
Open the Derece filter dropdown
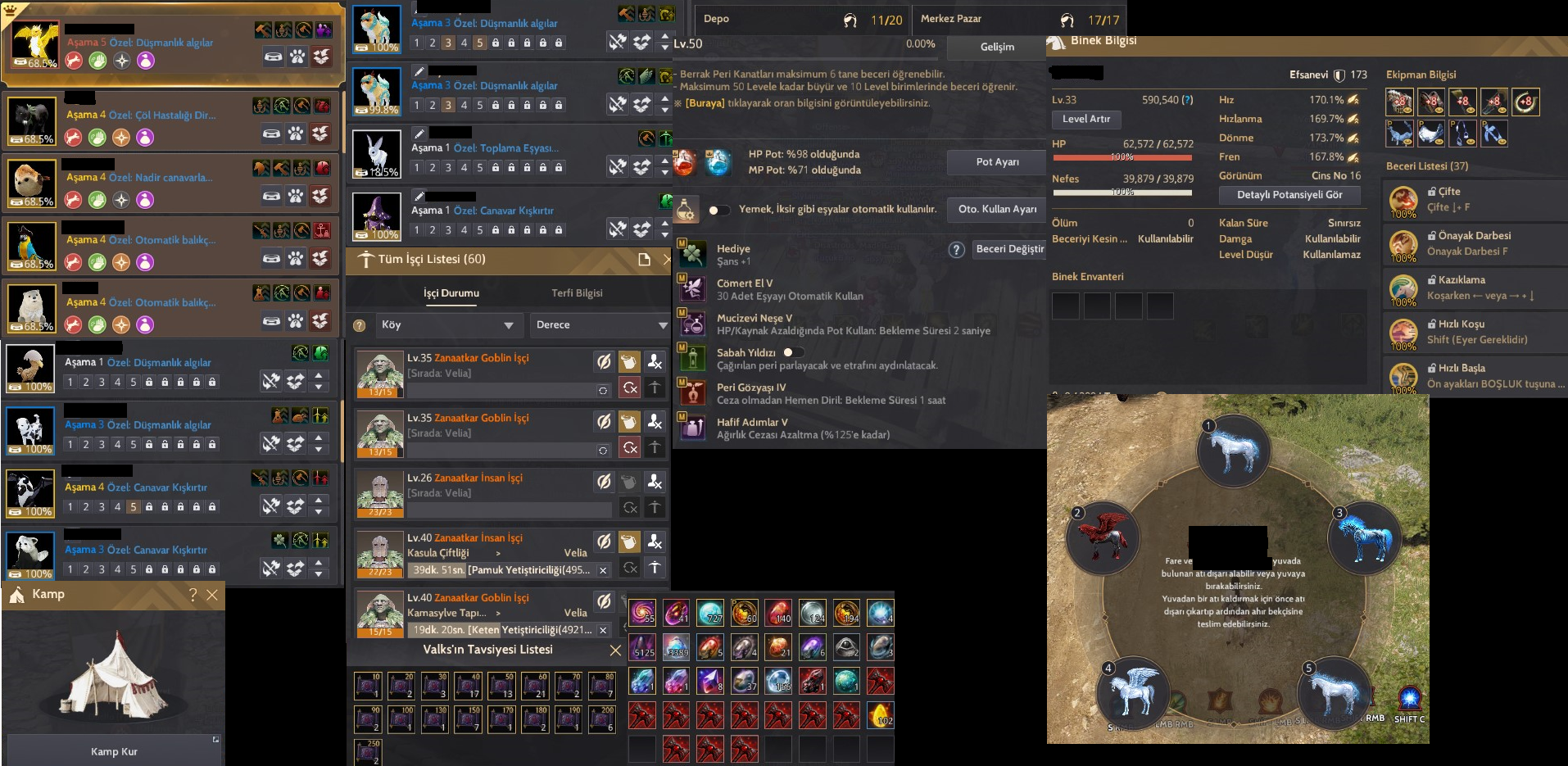tap(600, 325)
